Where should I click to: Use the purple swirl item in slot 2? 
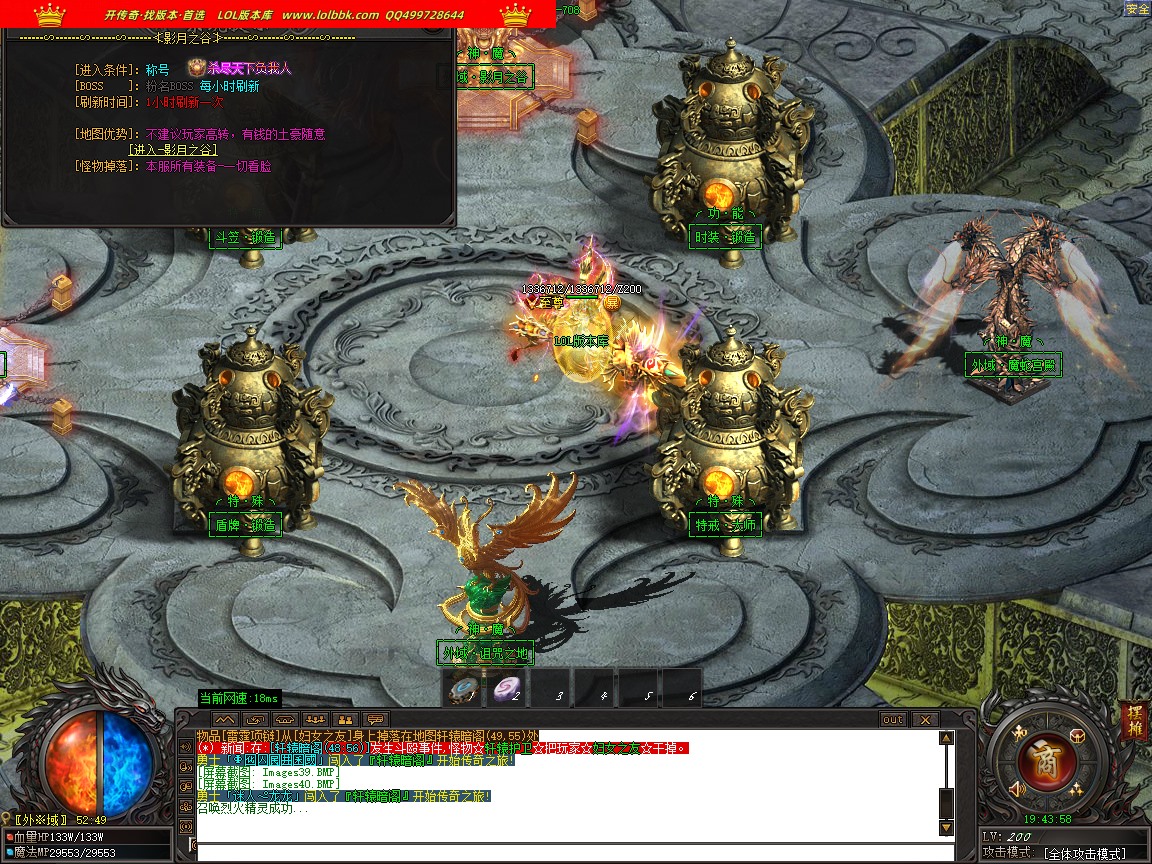coord(505,687)
